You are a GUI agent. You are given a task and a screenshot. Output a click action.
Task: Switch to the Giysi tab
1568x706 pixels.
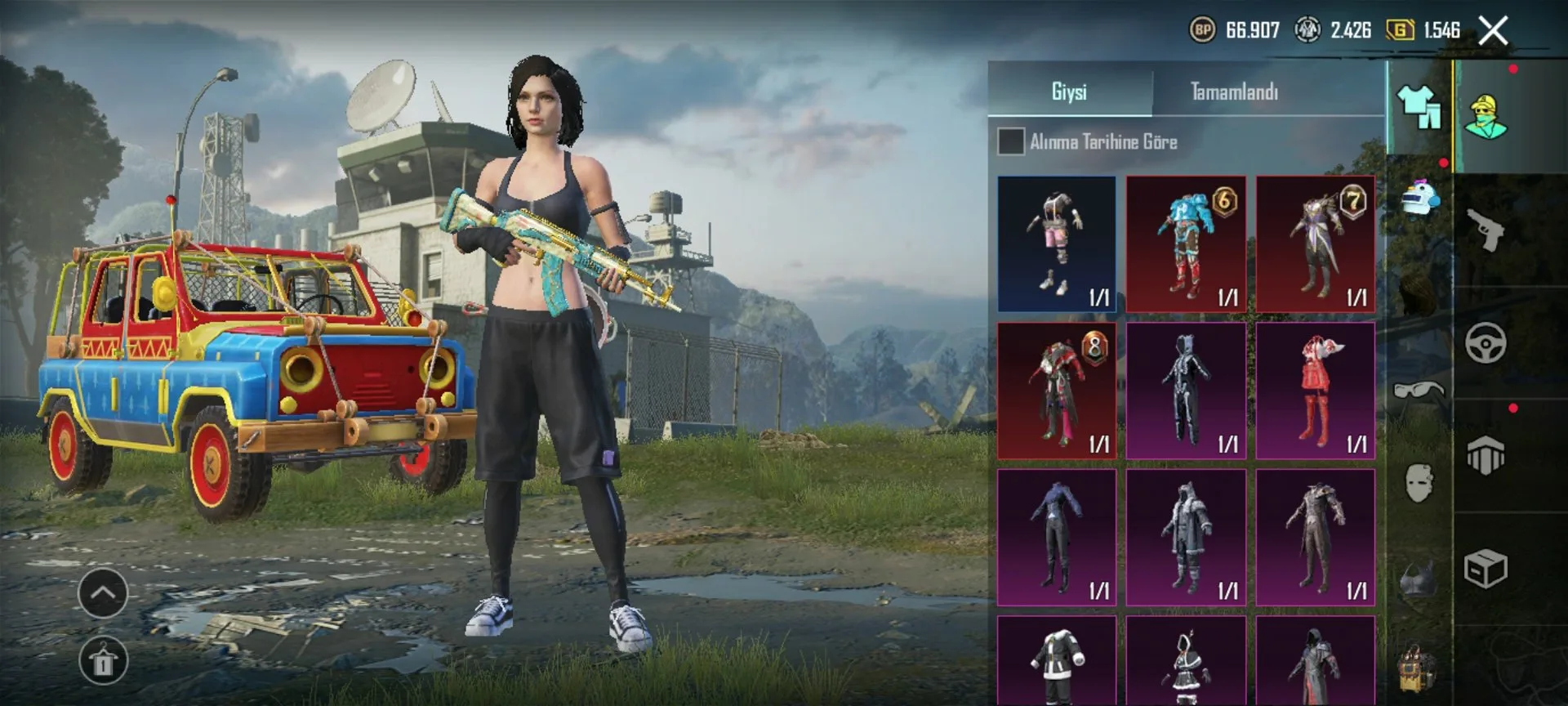point(1069,92)
